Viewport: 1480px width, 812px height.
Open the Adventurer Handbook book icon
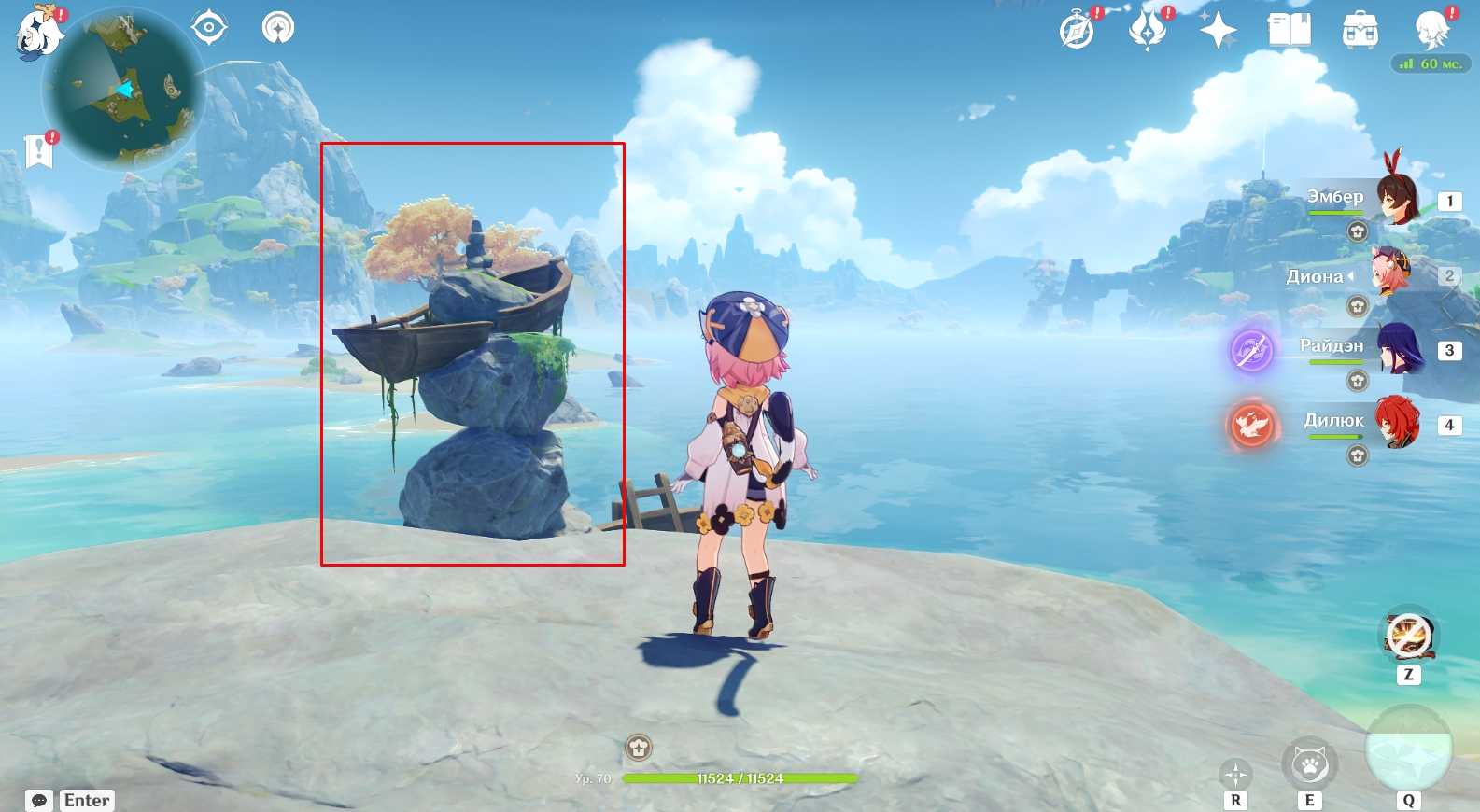click(1289, 30)
